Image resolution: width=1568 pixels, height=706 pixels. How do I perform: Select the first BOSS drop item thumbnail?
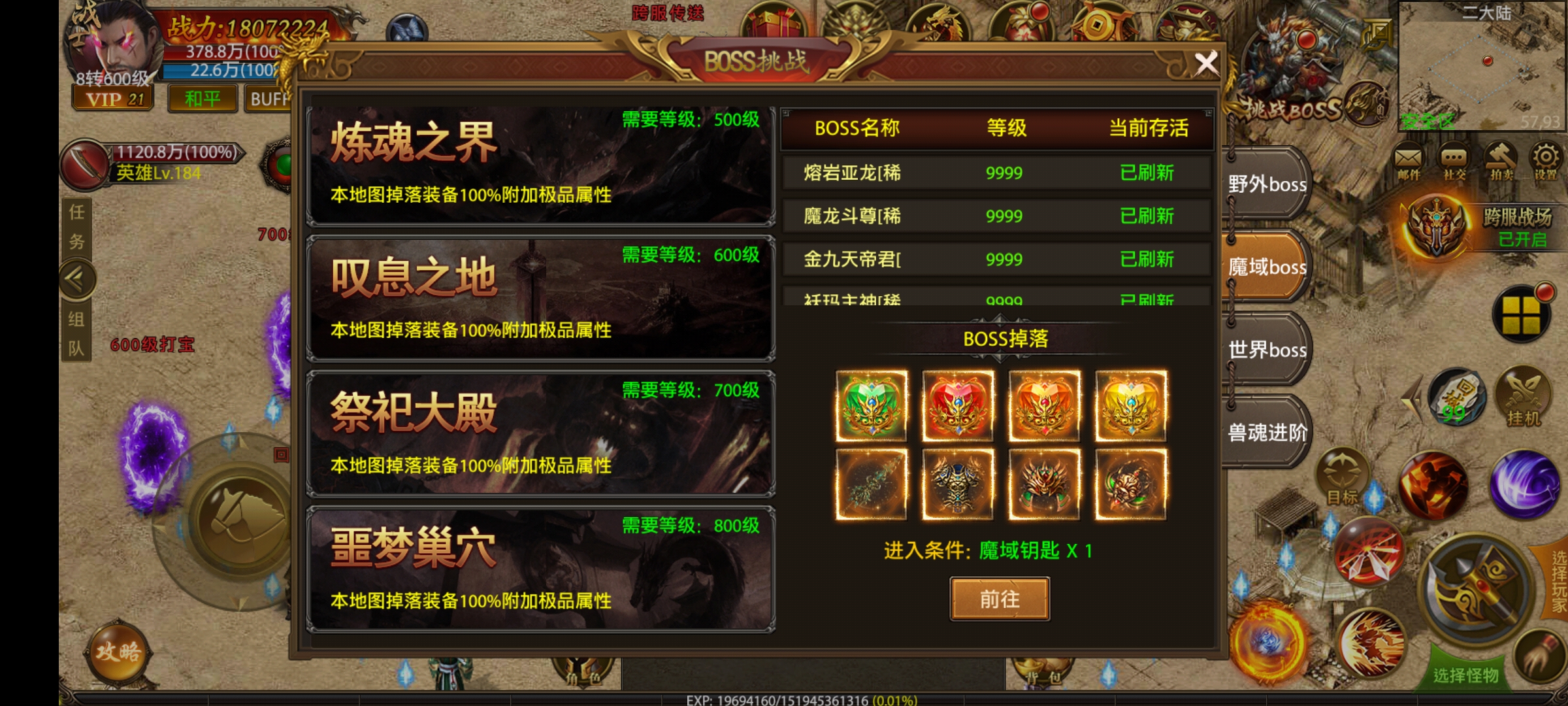point(870,403)
